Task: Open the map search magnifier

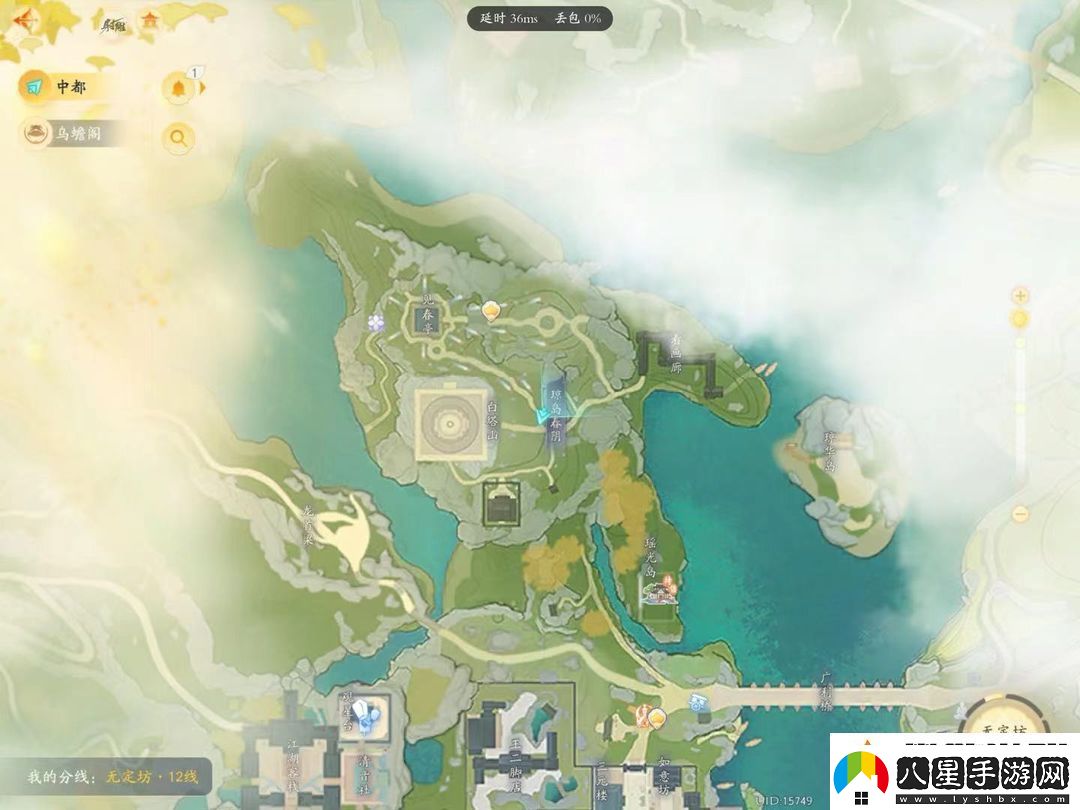Action: tap(178, 138)
